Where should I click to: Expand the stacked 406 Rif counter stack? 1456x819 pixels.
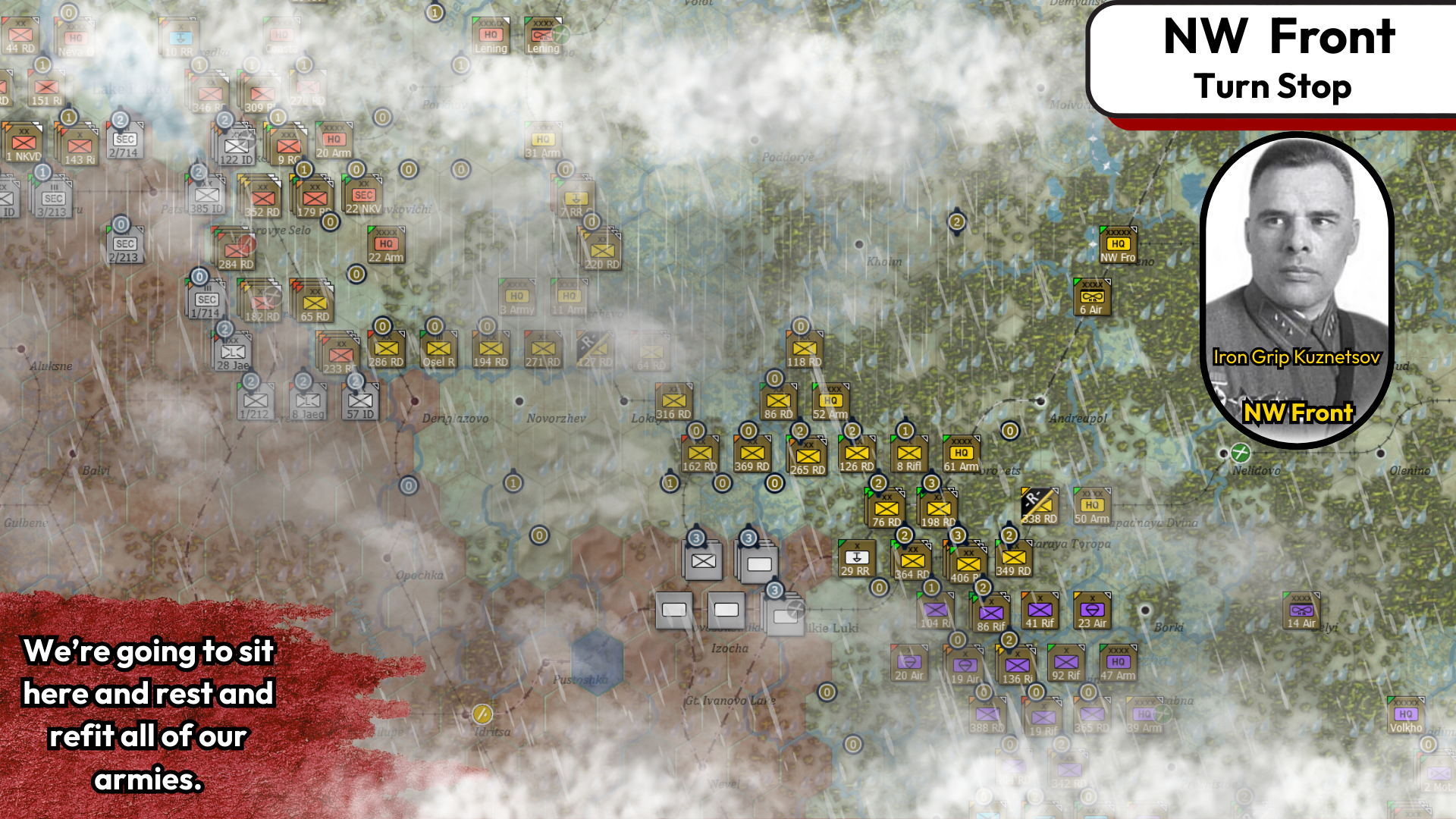(x=968, y=565)
